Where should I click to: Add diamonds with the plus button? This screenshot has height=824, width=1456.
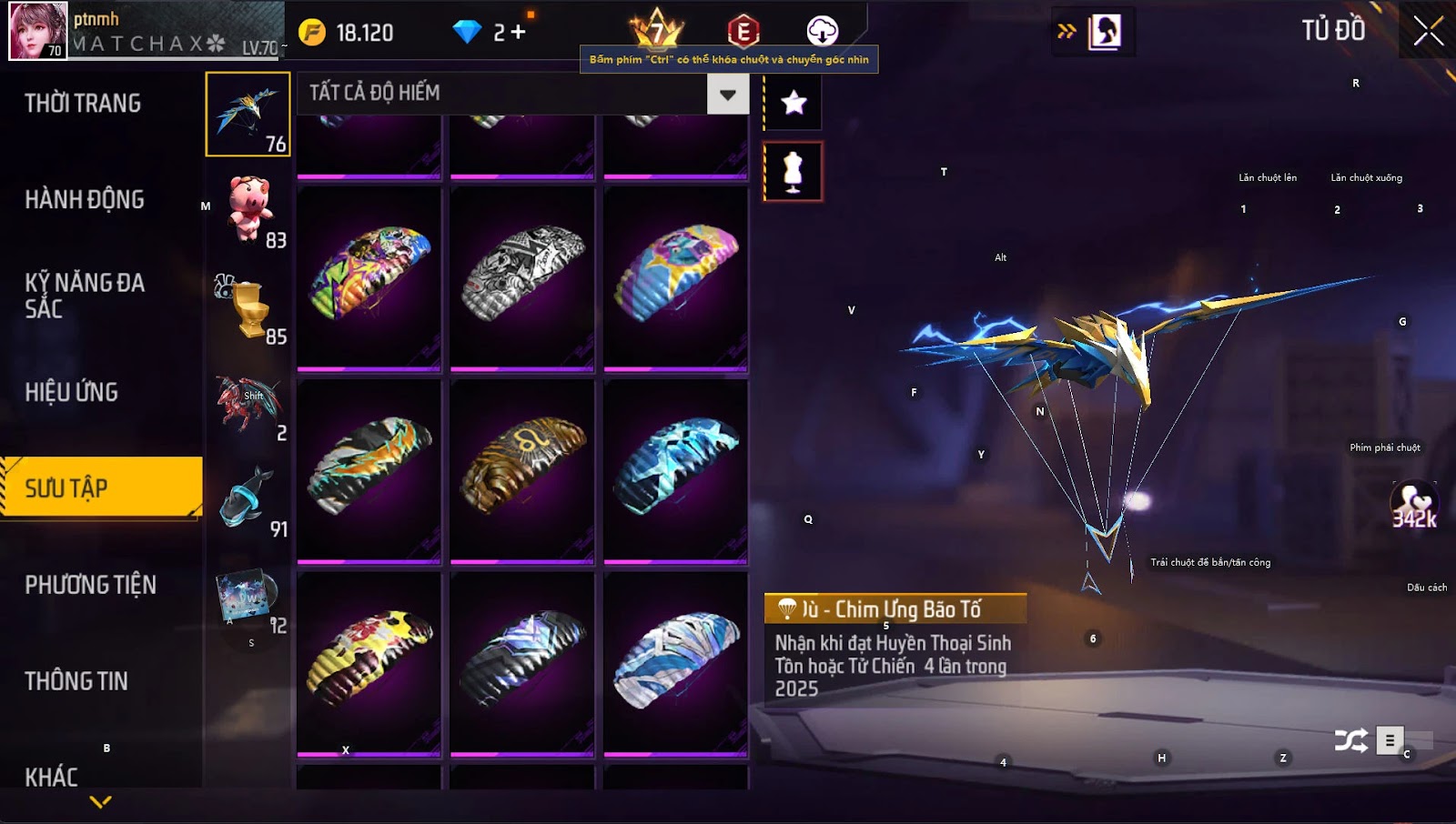click(519, 33)
